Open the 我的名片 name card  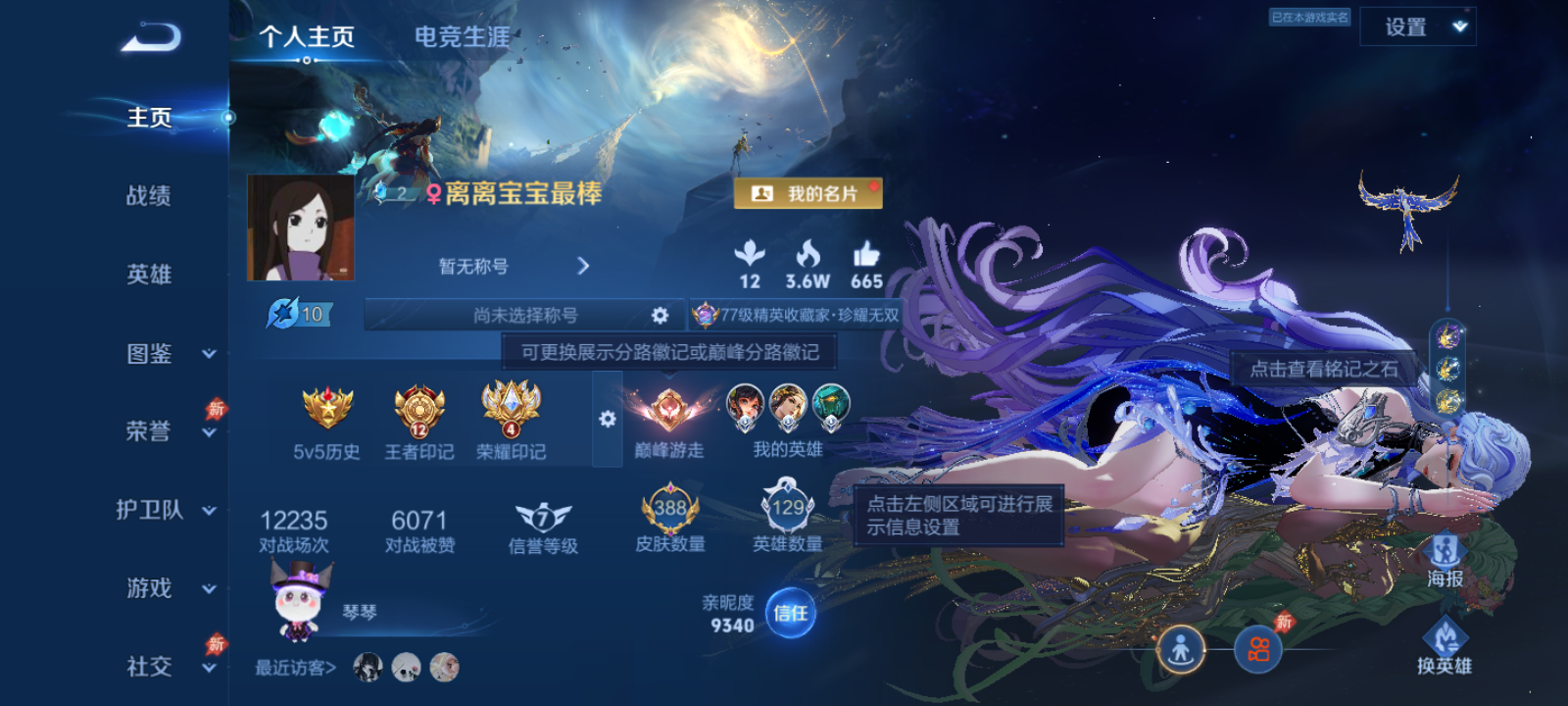tap(810, 193)
